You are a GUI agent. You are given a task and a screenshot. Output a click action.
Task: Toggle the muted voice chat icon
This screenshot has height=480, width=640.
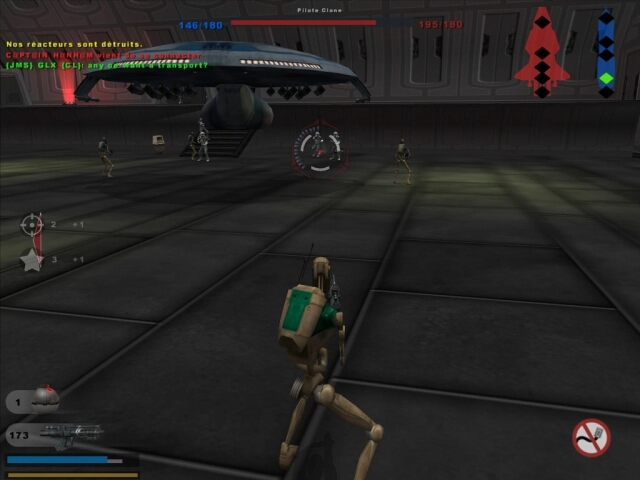click(591, 437)
